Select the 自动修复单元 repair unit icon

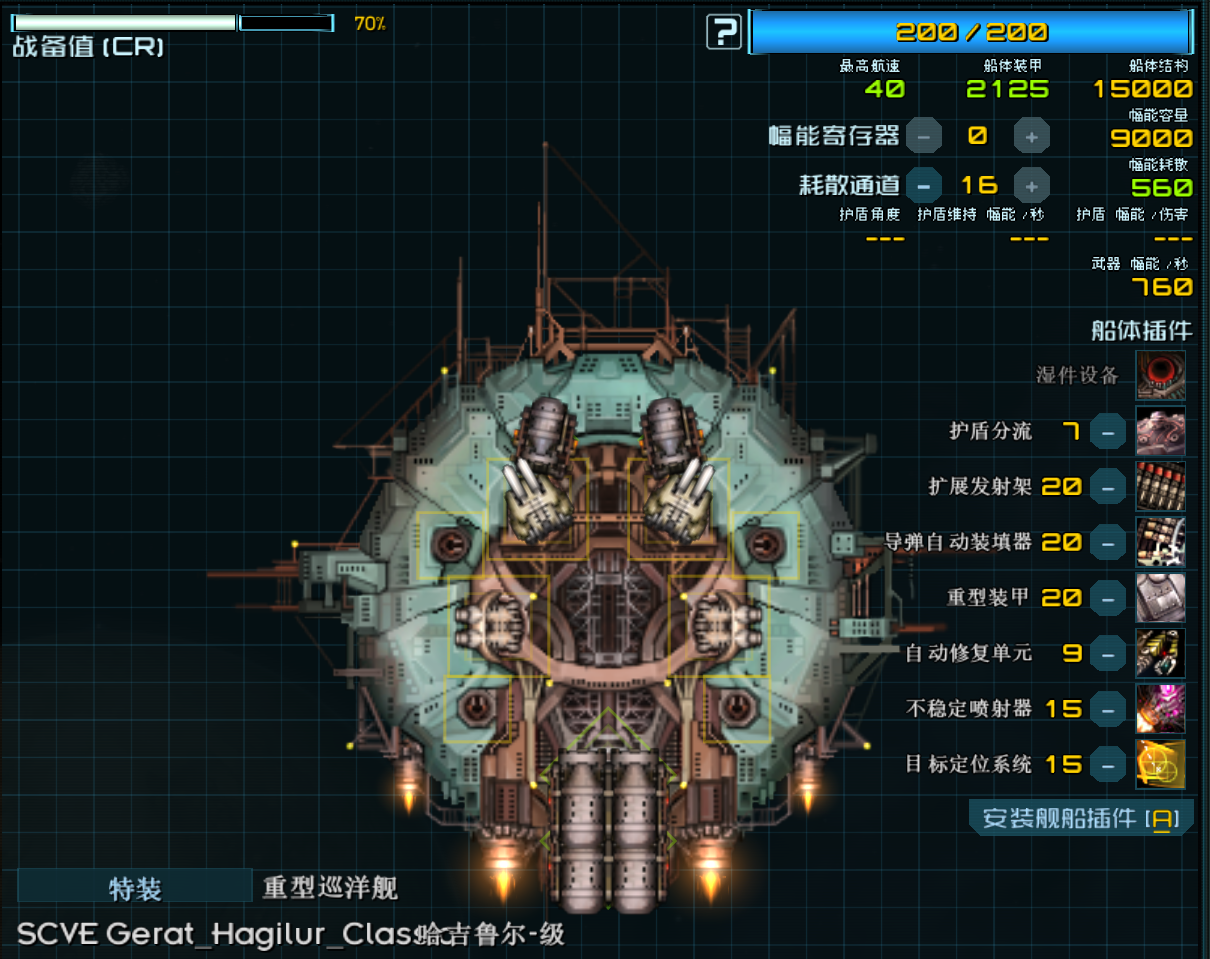[1161, 654]
